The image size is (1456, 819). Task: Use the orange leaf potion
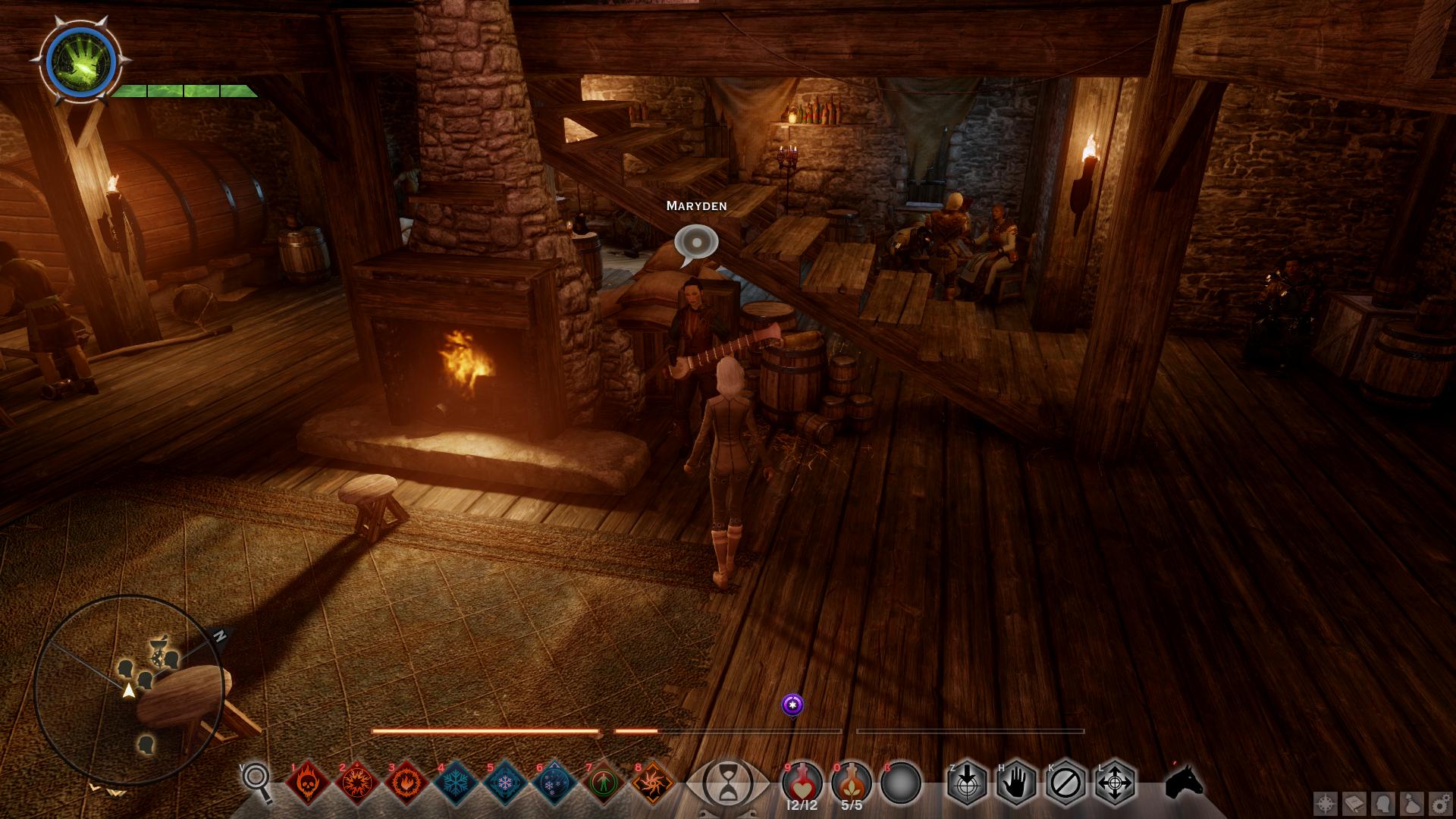click(x=852, y=782)
